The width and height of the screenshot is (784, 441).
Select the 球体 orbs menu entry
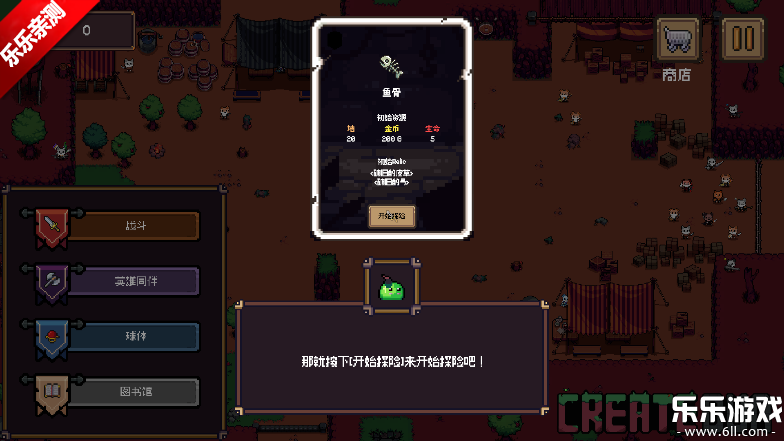pos(135,336)
